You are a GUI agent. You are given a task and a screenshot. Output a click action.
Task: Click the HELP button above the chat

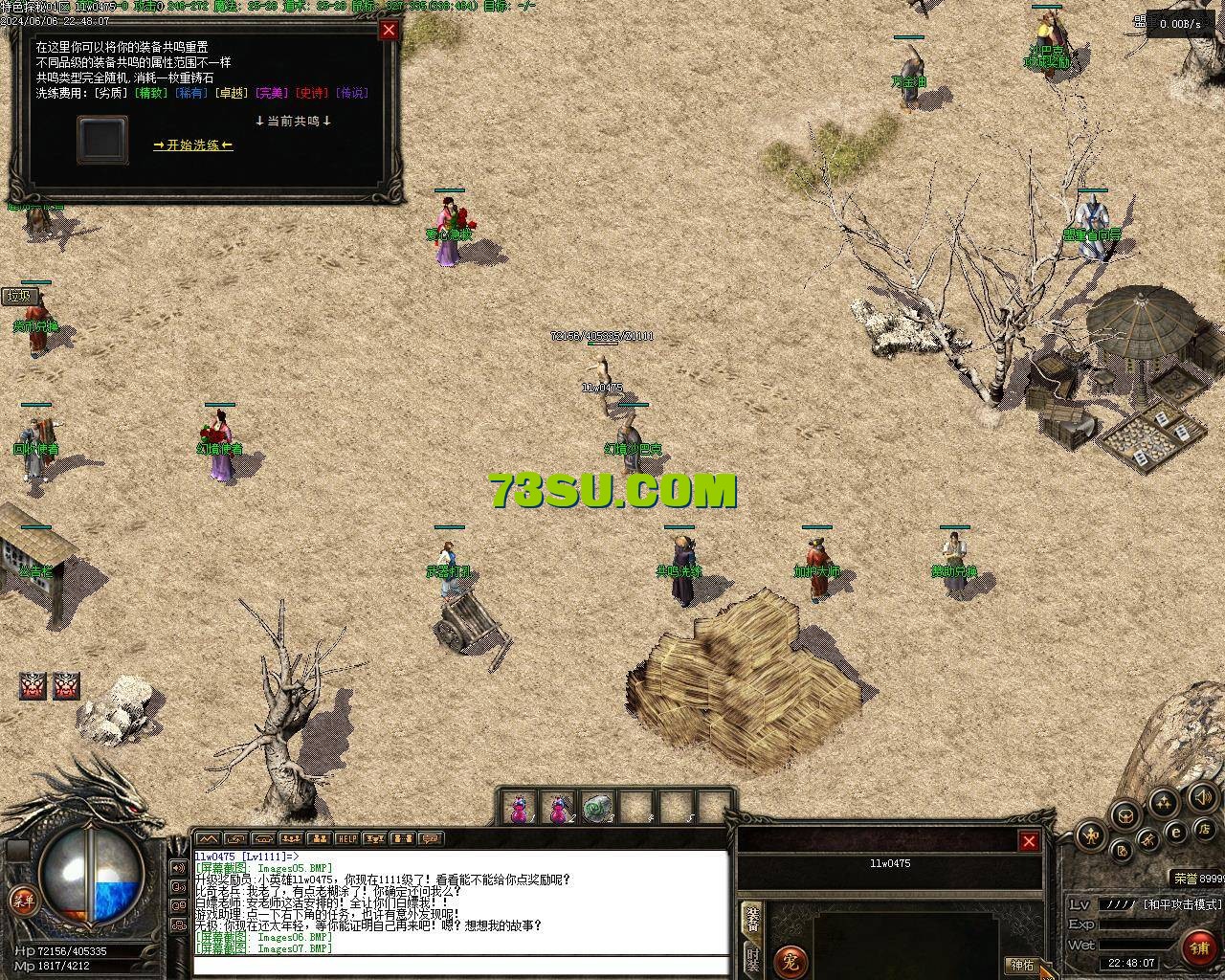[x=346, y=839]
